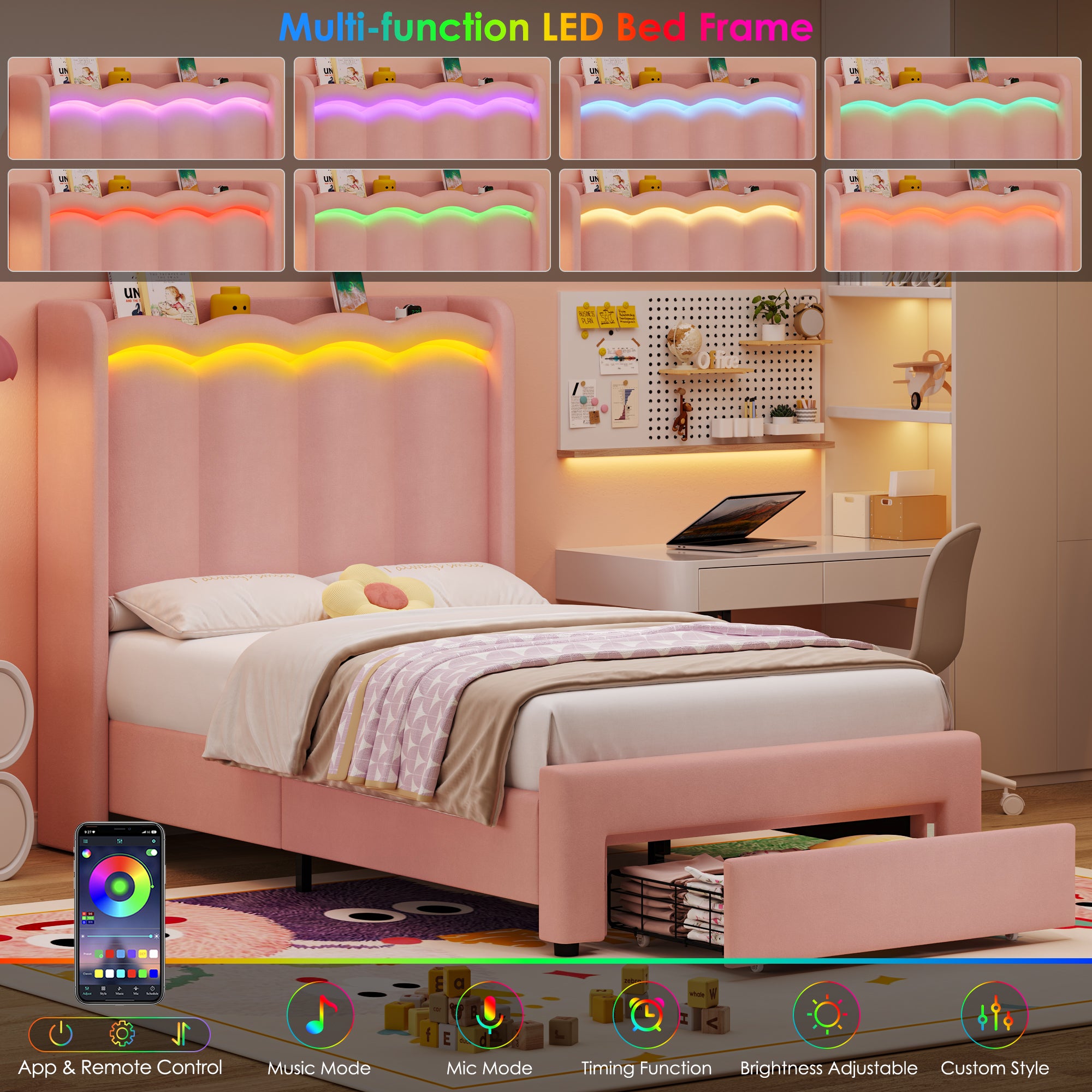Tap the yellow custom color swatch
This screenshot has width=1092, height=1092.
(x=98, y=975)
